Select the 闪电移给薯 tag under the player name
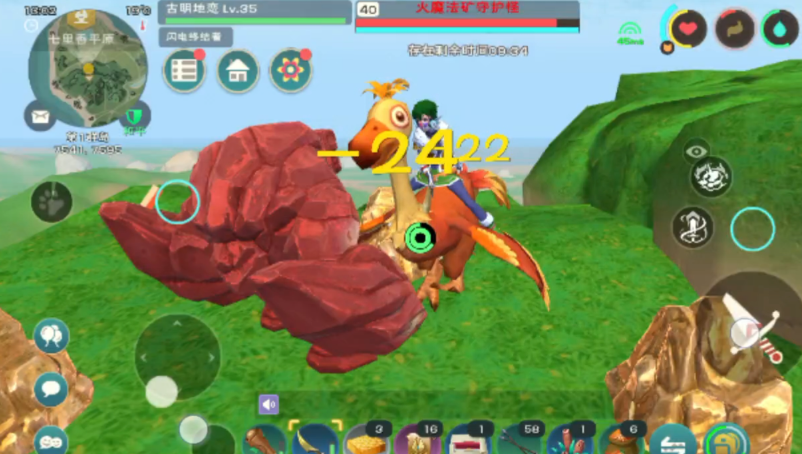This screenshot has height=454, width=802. (195, 37)
